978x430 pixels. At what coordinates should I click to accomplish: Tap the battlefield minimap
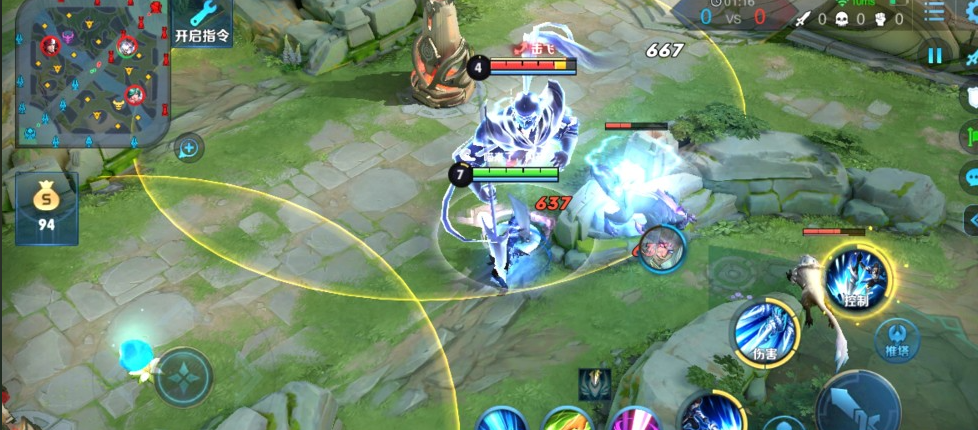pyautogui.click(x=87, y=73)
